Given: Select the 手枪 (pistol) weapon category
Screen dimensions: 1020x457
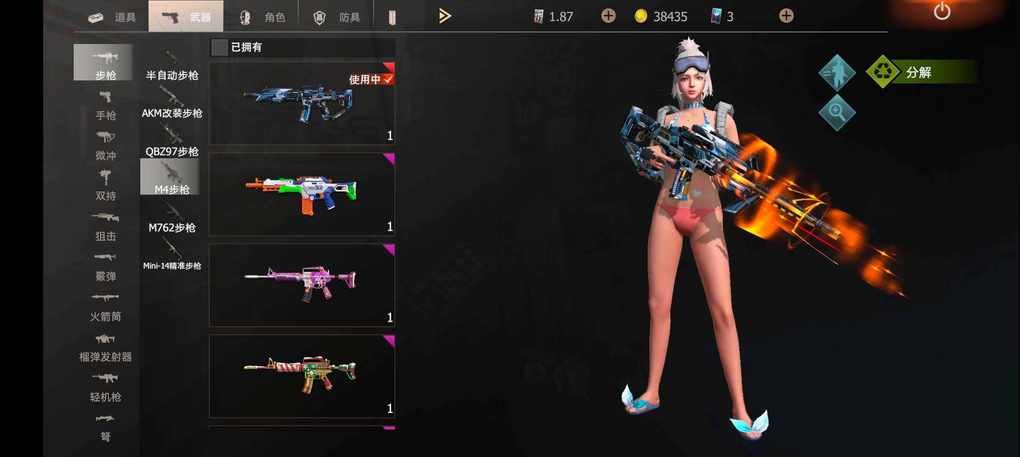Looking at the screenshot, I should [x=105, y=105].
